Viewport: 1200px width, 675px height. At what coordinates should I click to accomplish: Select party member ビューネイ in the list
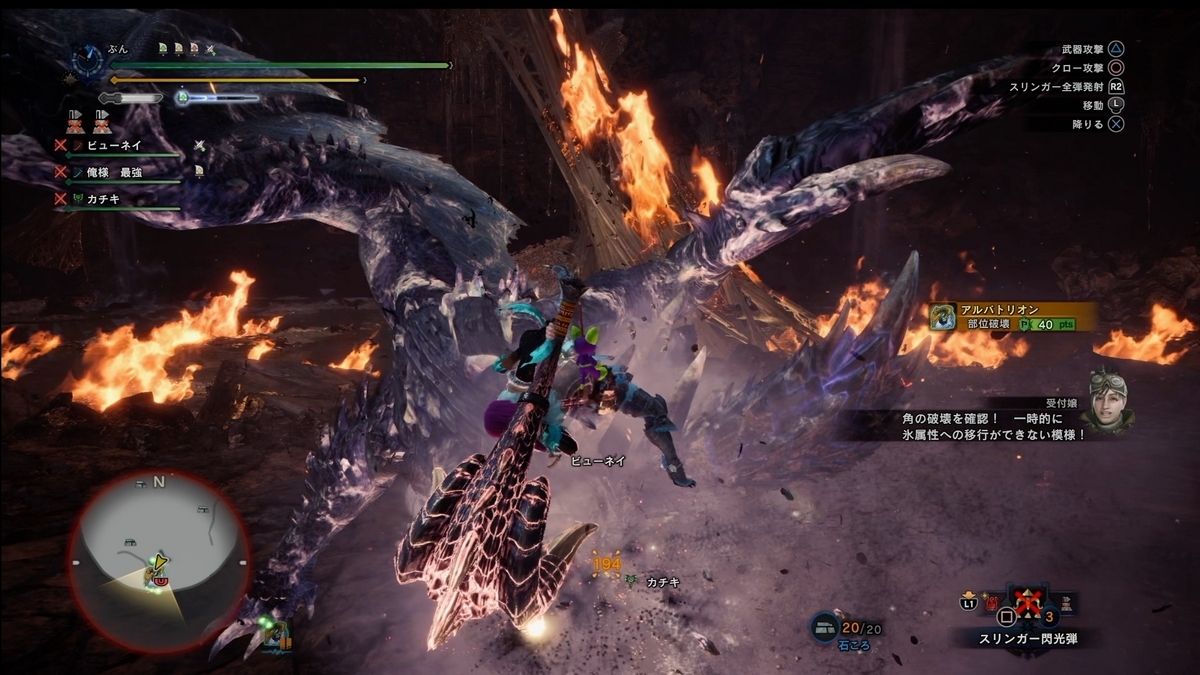114,145
